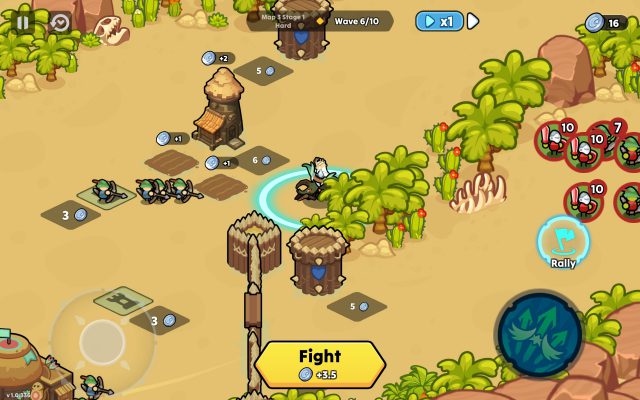Activate the Rally flag button
The height and width of the screenshot is (400, 640).
point(563,240)
